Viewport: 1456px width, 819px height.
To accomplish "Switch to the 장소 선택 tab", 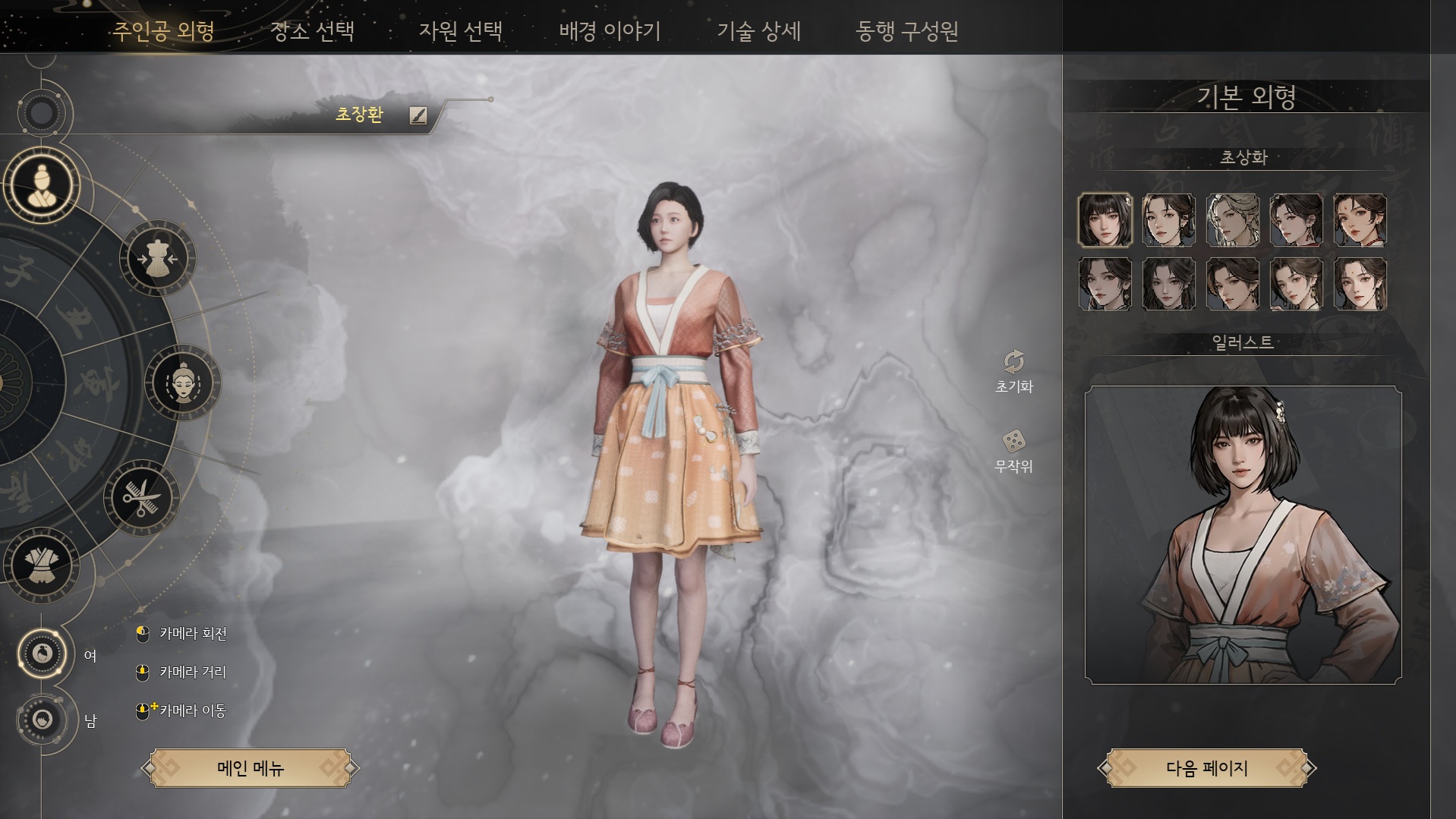I will click(x=313, y=31).
